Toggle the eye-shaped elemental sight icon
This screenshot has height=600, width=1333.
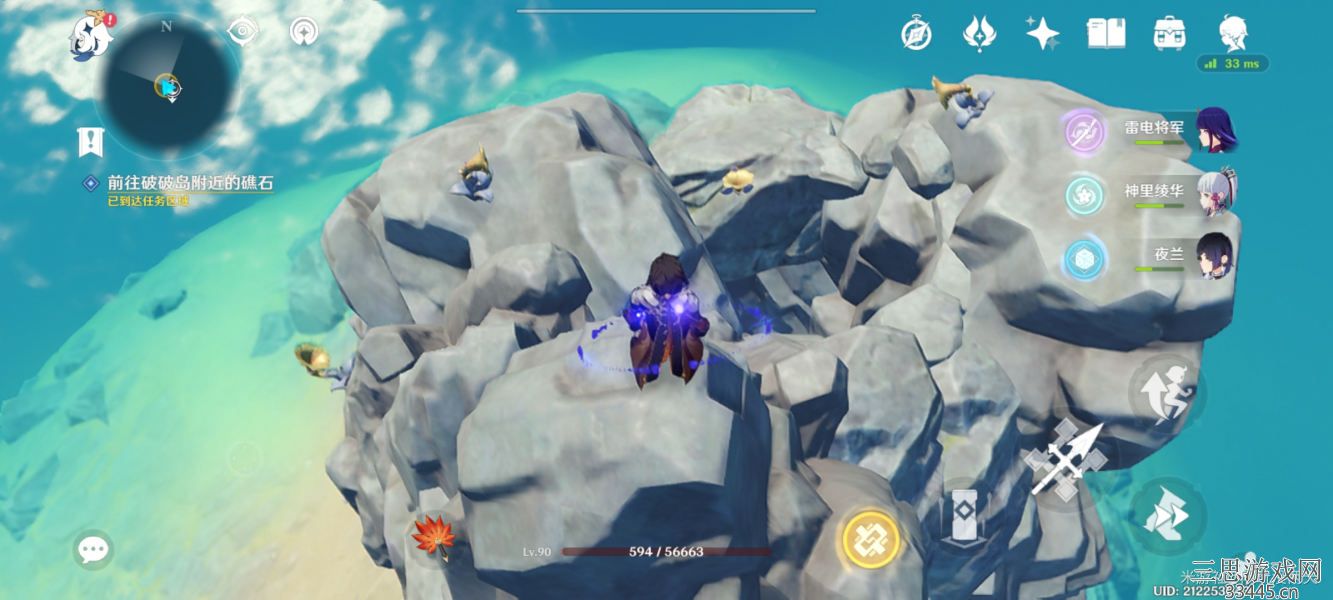pos(242,32)
